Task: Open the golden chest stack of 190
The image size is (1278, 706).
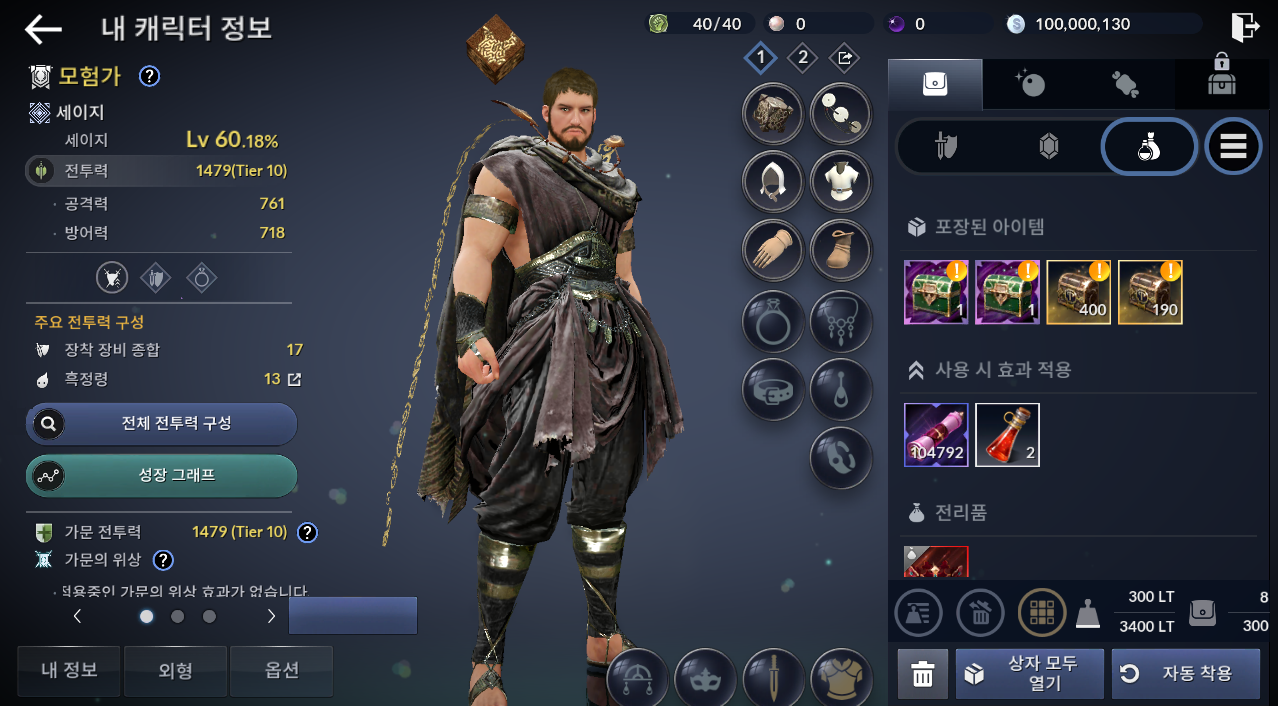Action: tap(1150, 292)
